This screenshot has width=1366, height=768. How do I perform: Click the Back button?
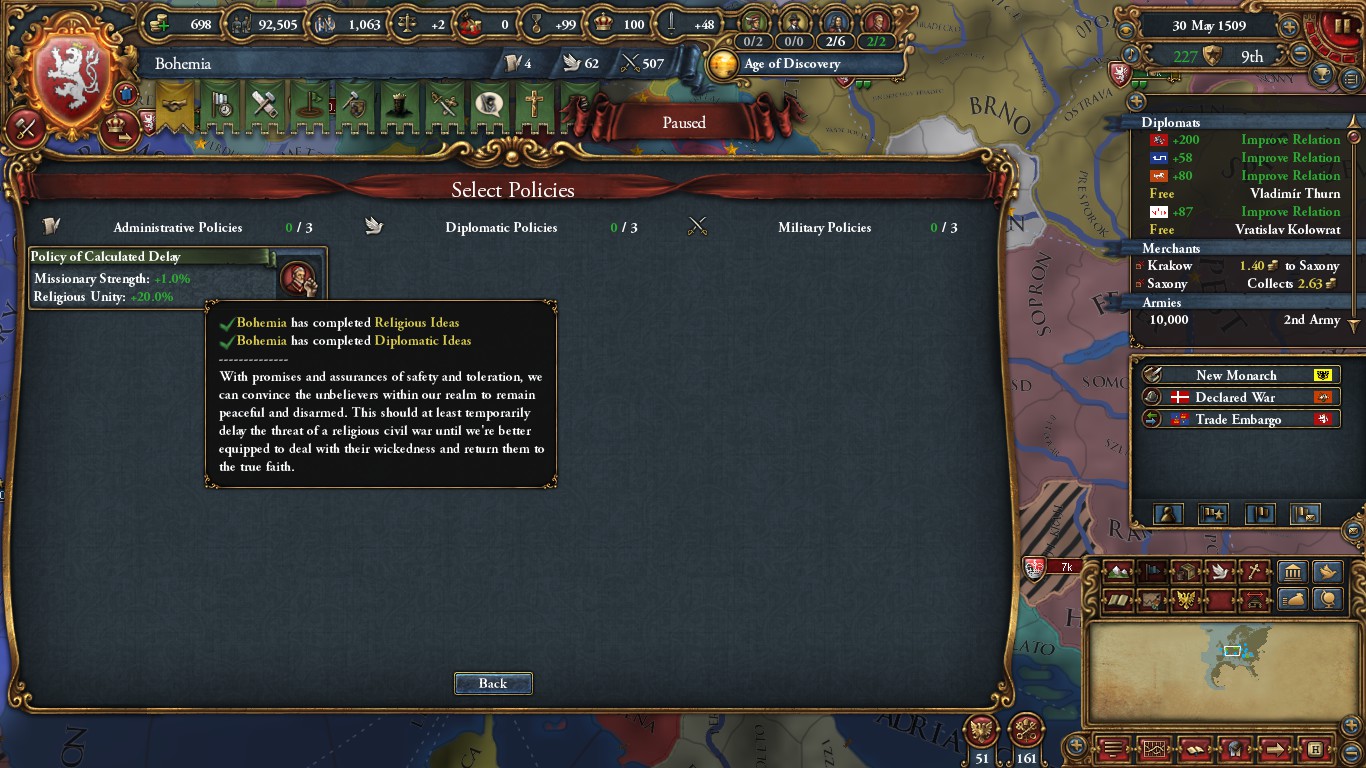coord(493,683)
